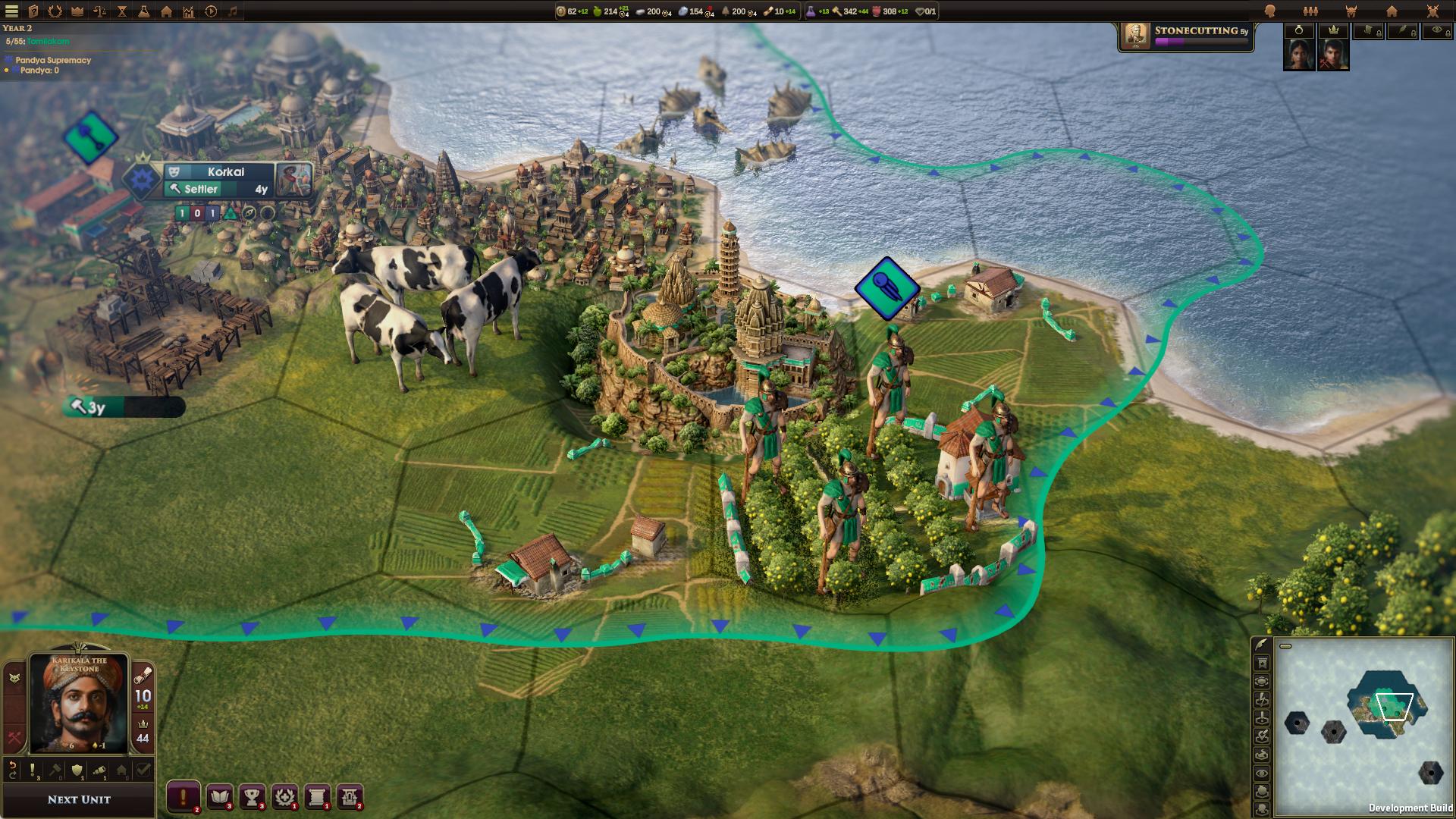
Task: Toggle the eye visibility icon on the minimap strip
Action: point(1260,773)
